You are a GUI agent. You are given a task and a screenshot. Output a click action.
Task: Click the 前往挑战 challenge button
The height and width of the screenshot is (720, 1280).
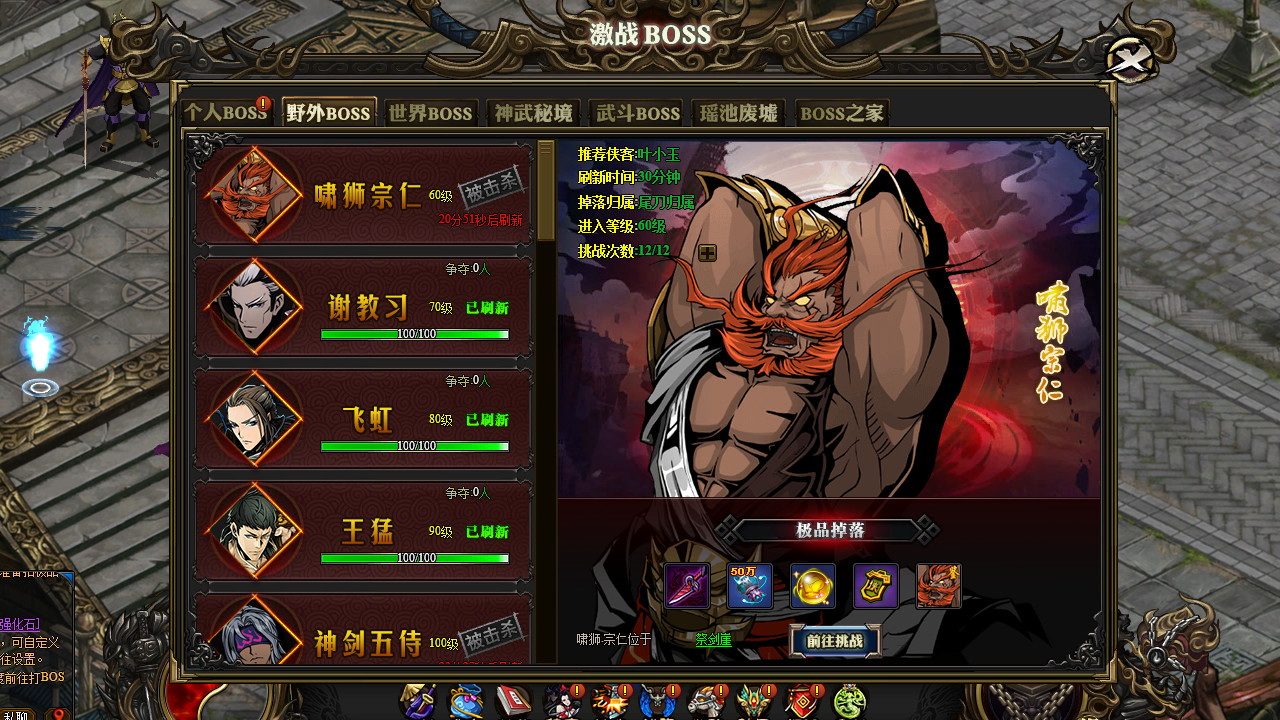tap(834, 641)
